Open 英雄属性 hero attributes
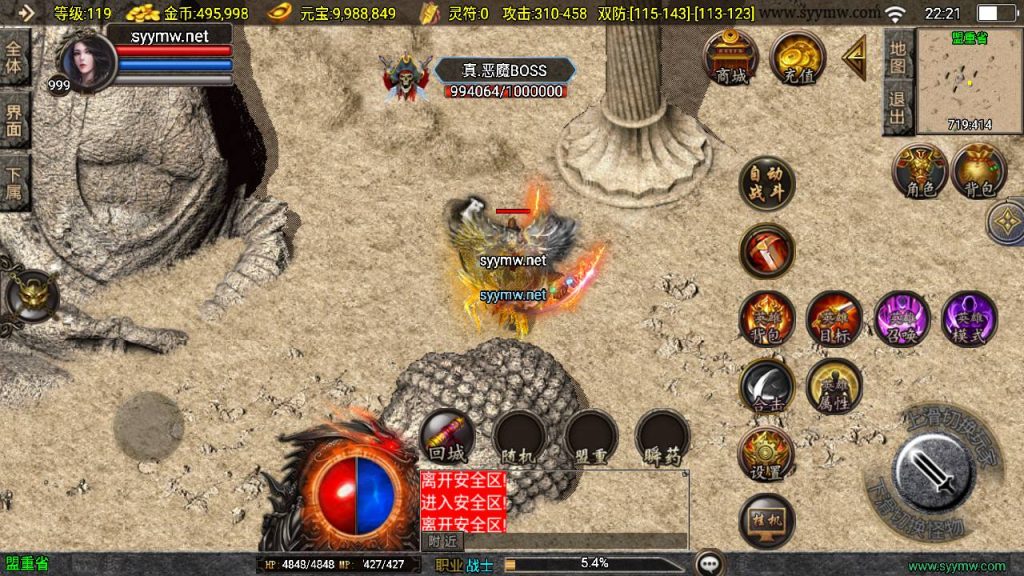The width and height of the screenshot is (1024, 576). [x=834, y=386]
